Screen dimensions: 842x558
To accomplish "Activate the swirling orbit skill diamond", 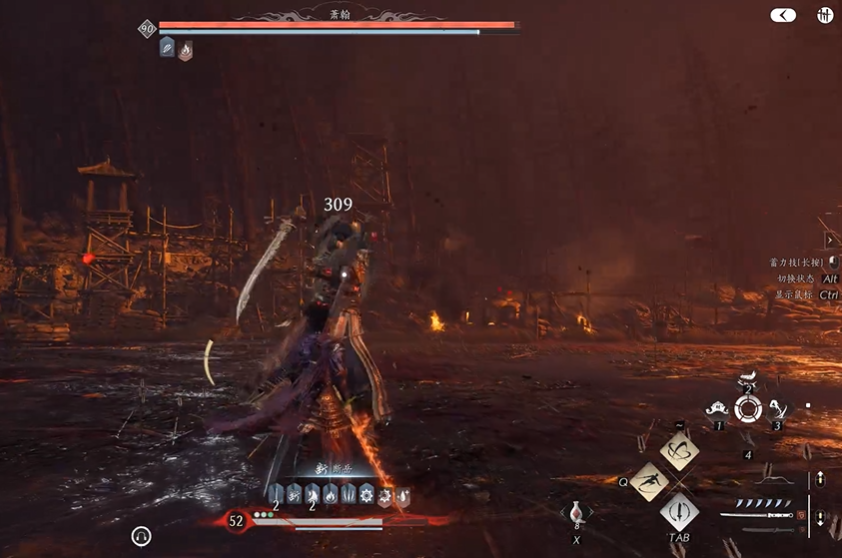I will tap(680, 452).
